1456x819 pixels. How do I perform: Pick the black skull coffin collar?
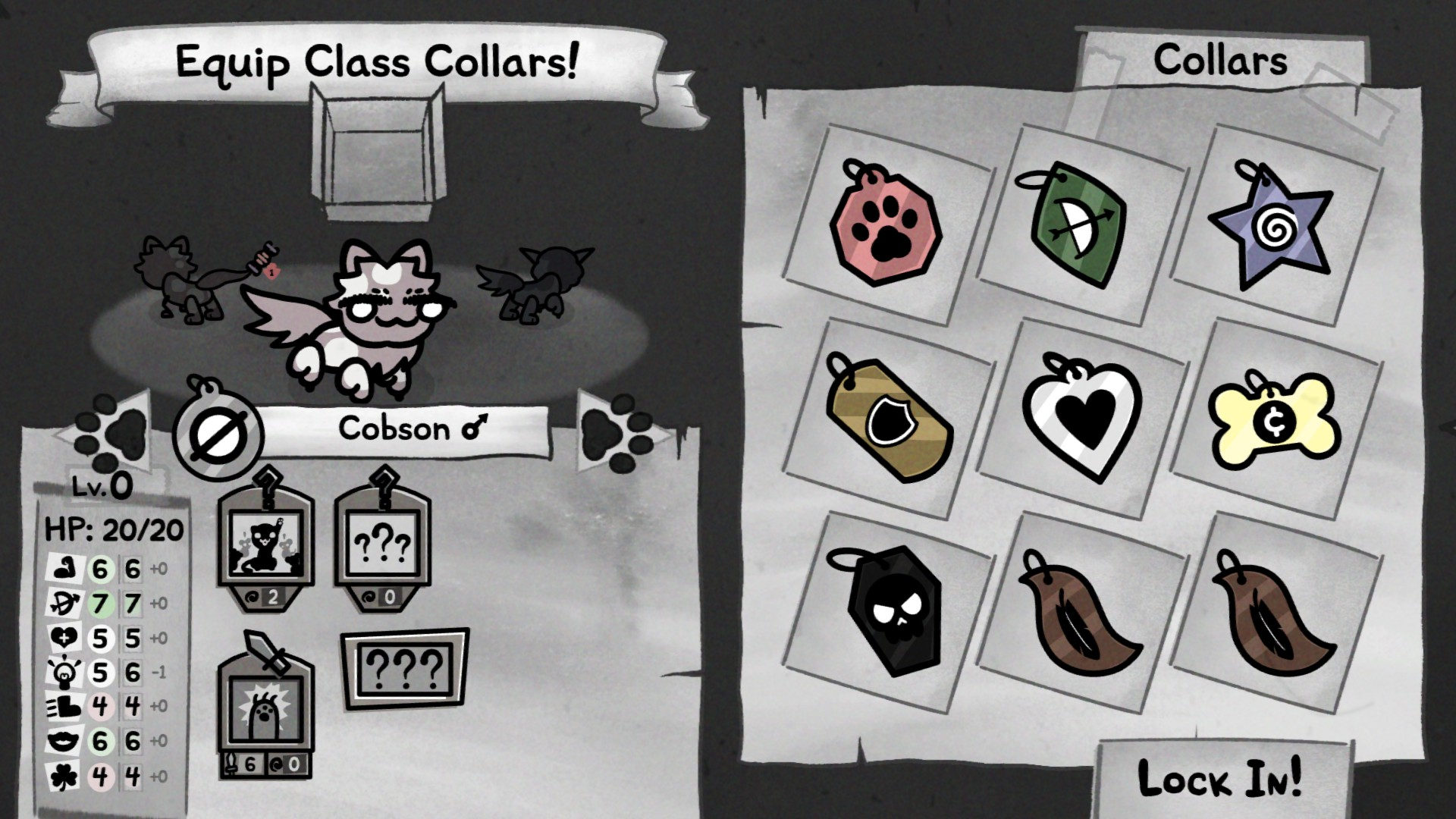coord(889,609)
